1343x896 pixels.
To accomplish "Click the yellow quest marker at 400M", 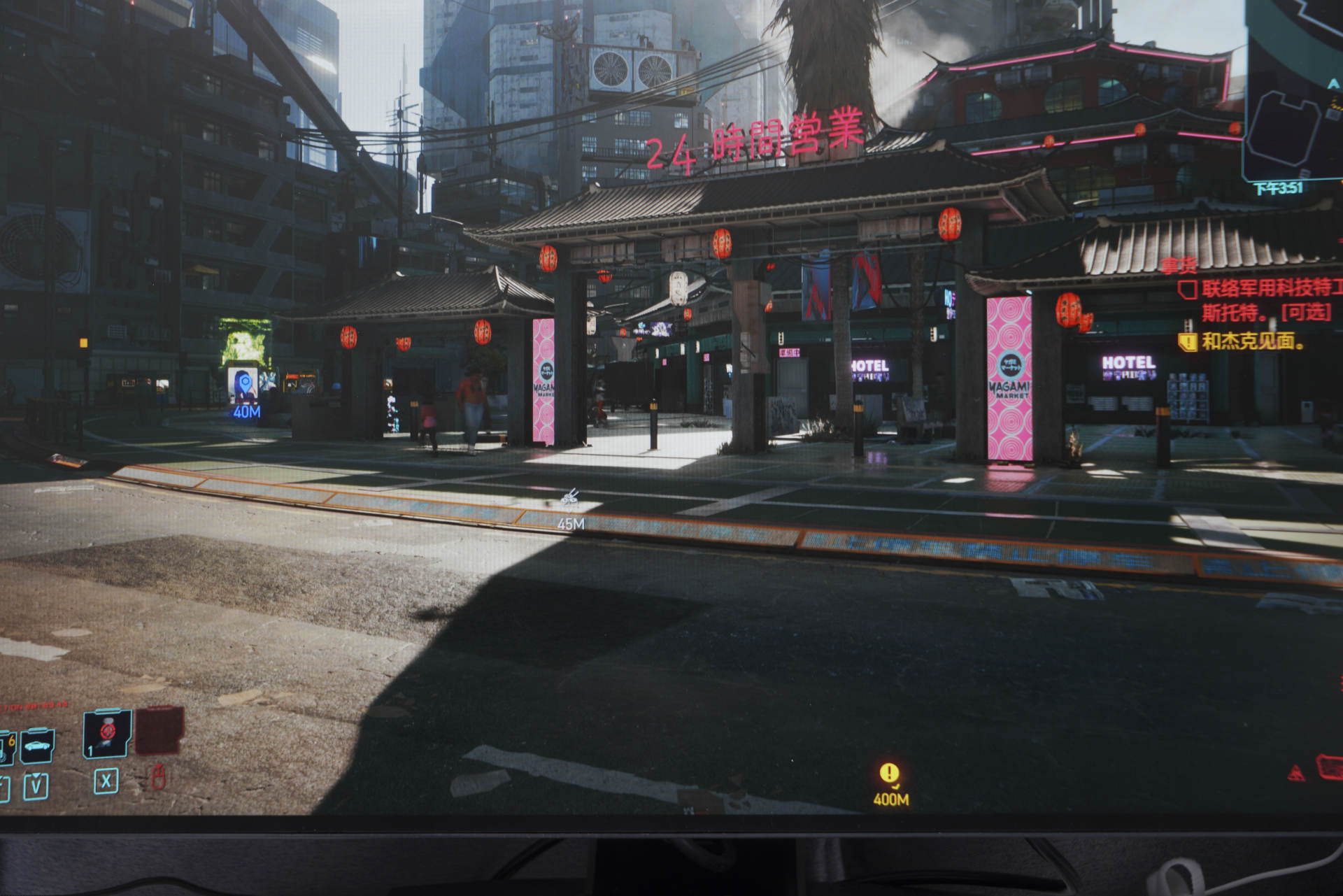I will point(889,773).
